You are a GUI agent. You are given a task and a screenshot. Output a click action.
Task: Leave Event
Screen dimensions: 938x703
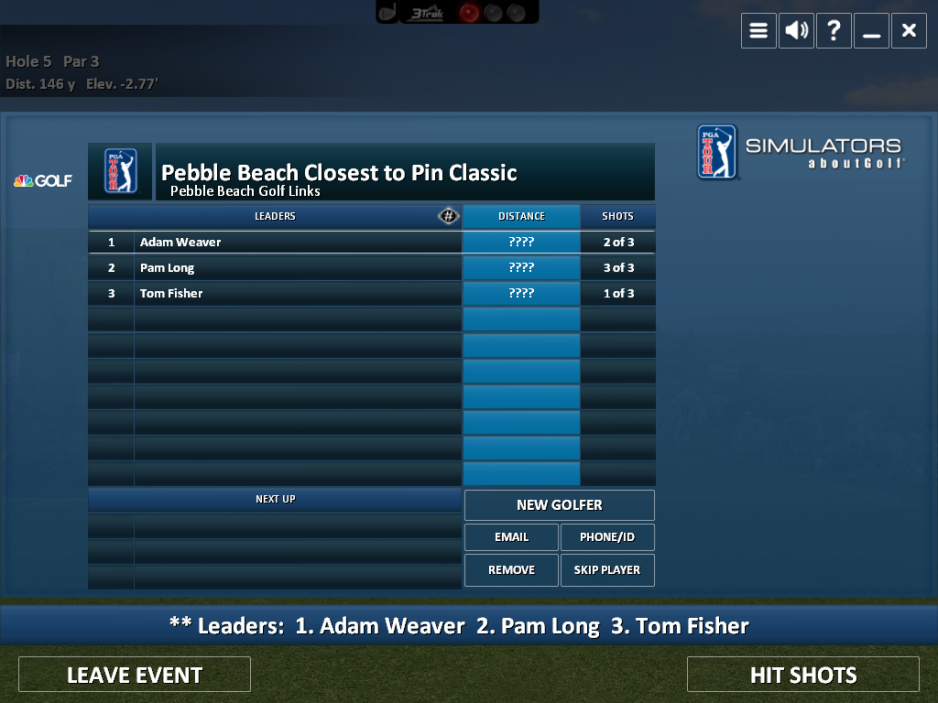pos(134,675)
